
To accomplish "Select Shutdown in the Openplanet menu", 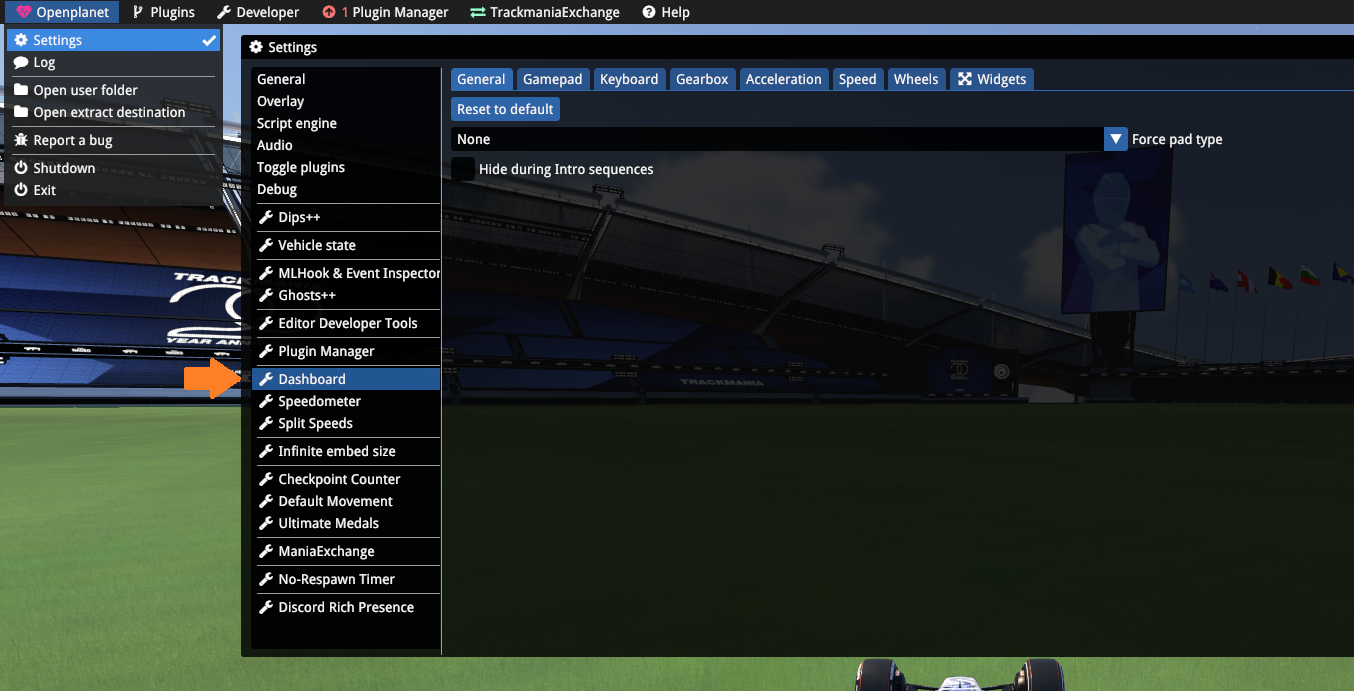I will point(64,168).
